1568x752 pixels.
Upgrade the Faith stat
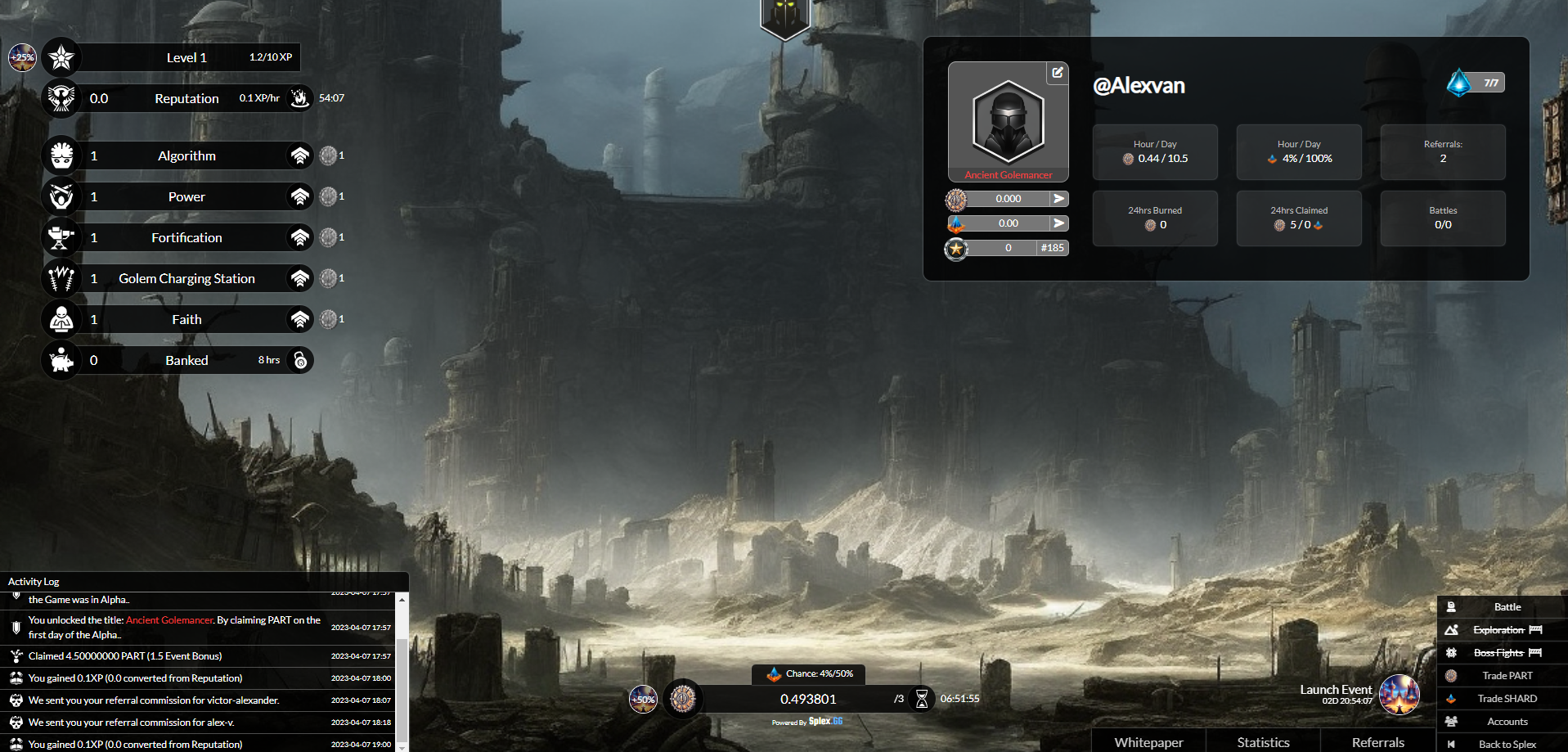(x=300, y=319)
